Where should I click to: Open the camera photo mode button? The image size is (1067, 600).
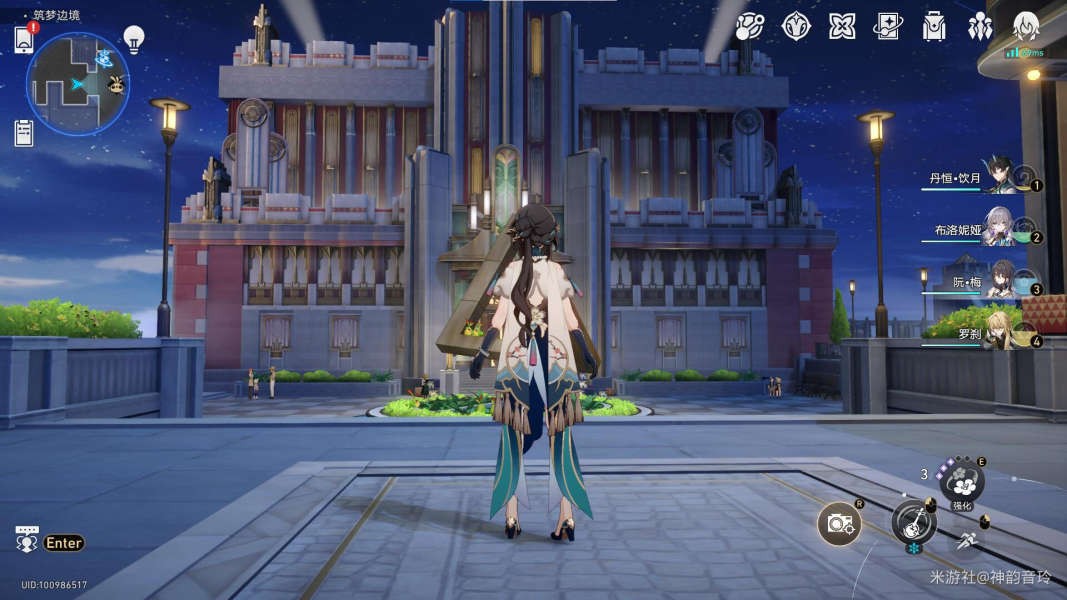(x=838, y=524)
